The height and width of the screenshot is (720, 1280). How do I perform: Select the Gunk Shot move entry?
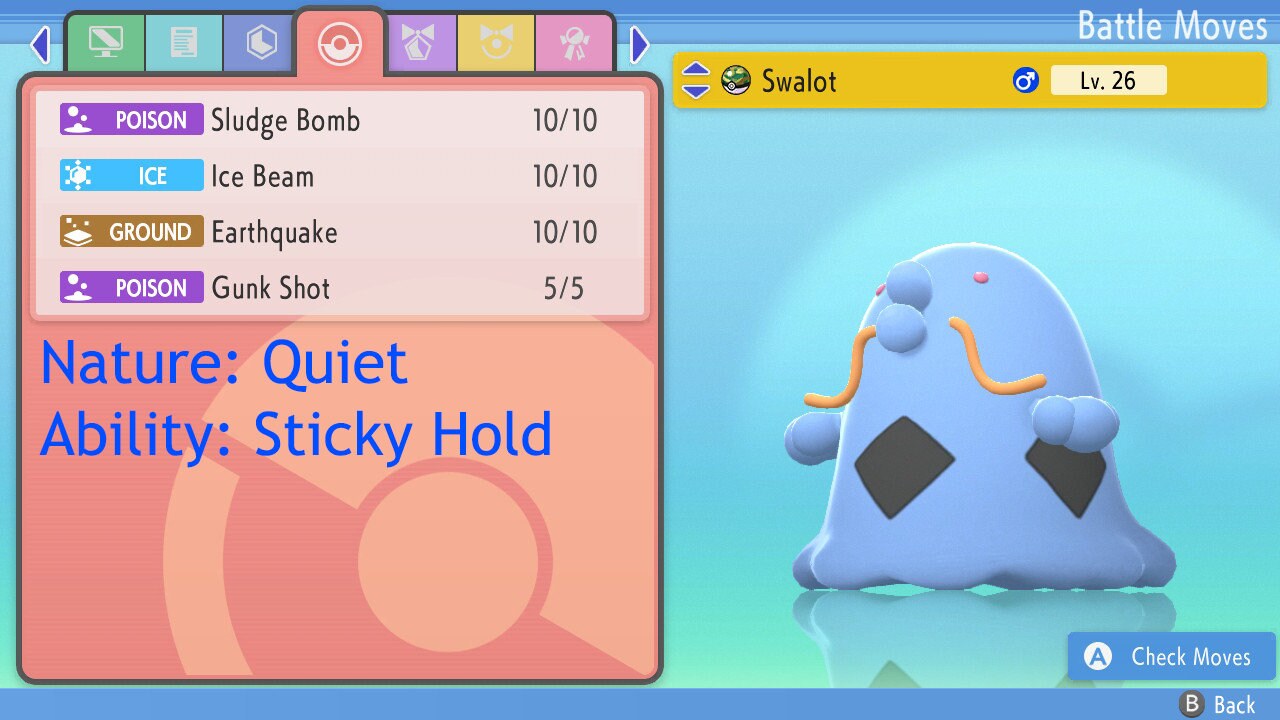(x=340, y=288)
